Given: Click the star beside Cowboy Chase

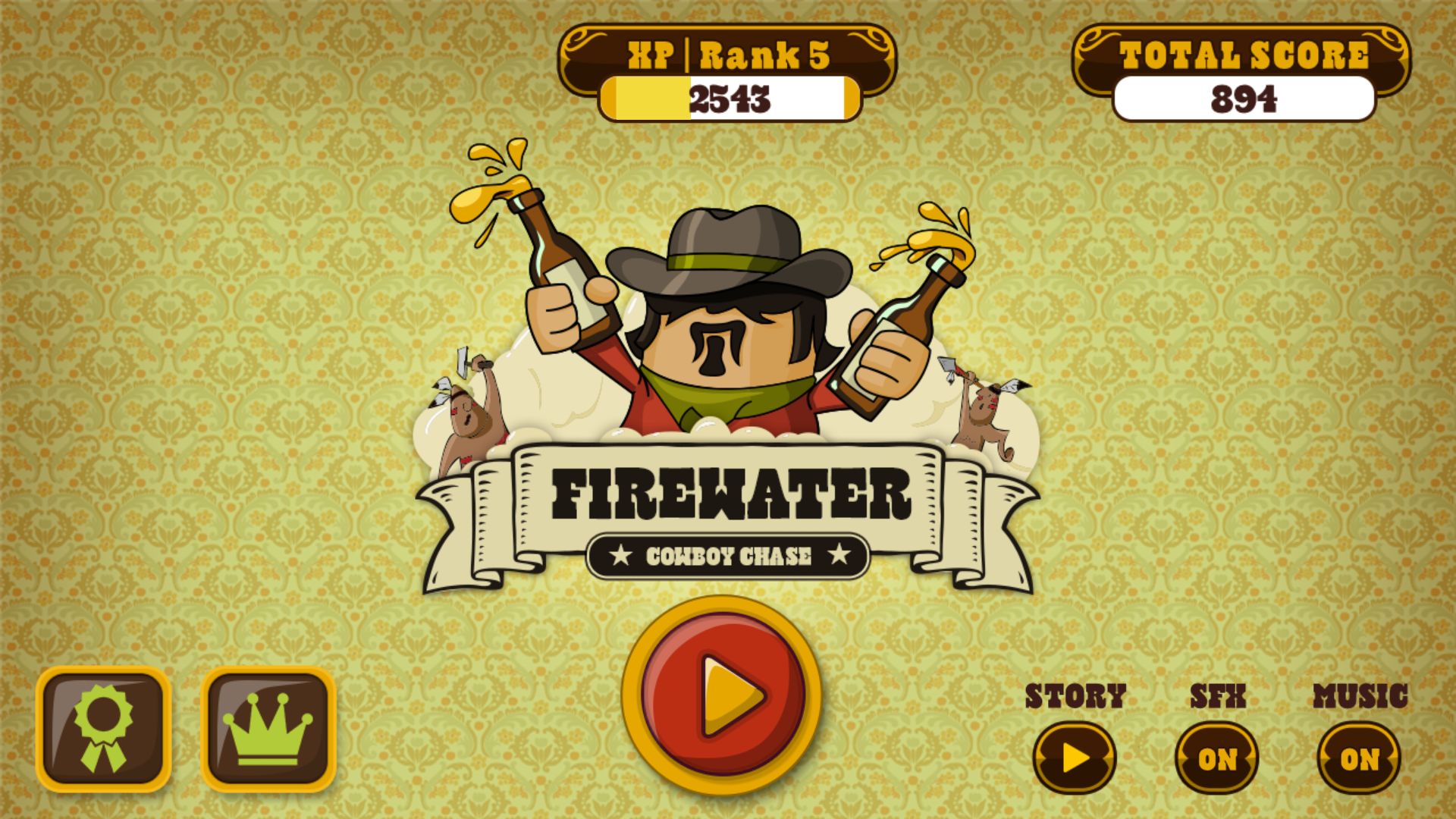Looking at the screenshot, I should point(623,554).
